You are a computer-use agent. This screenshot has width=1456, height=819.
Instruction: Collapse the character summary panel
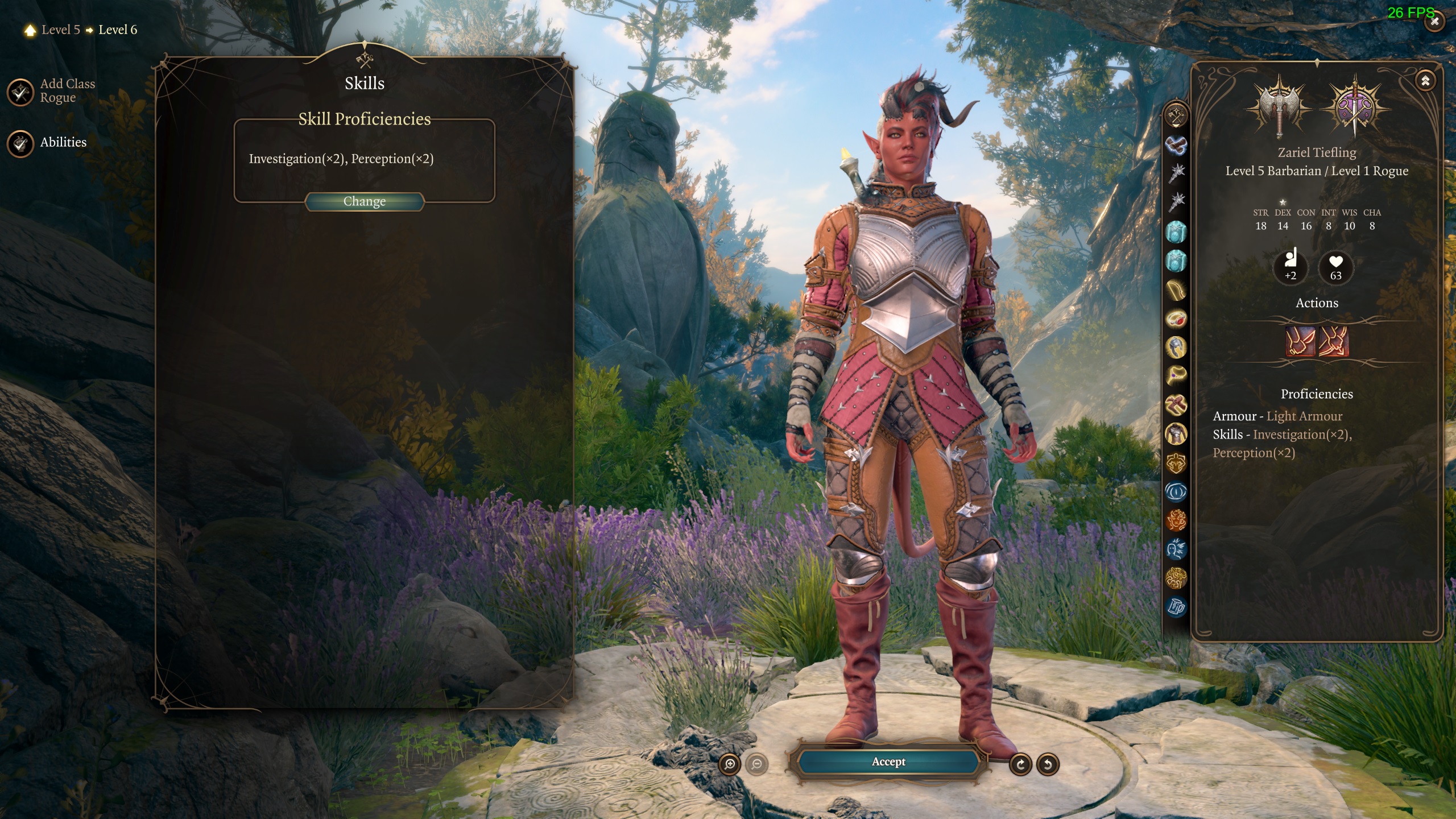pyautogui.click(x=1425, y=81)
